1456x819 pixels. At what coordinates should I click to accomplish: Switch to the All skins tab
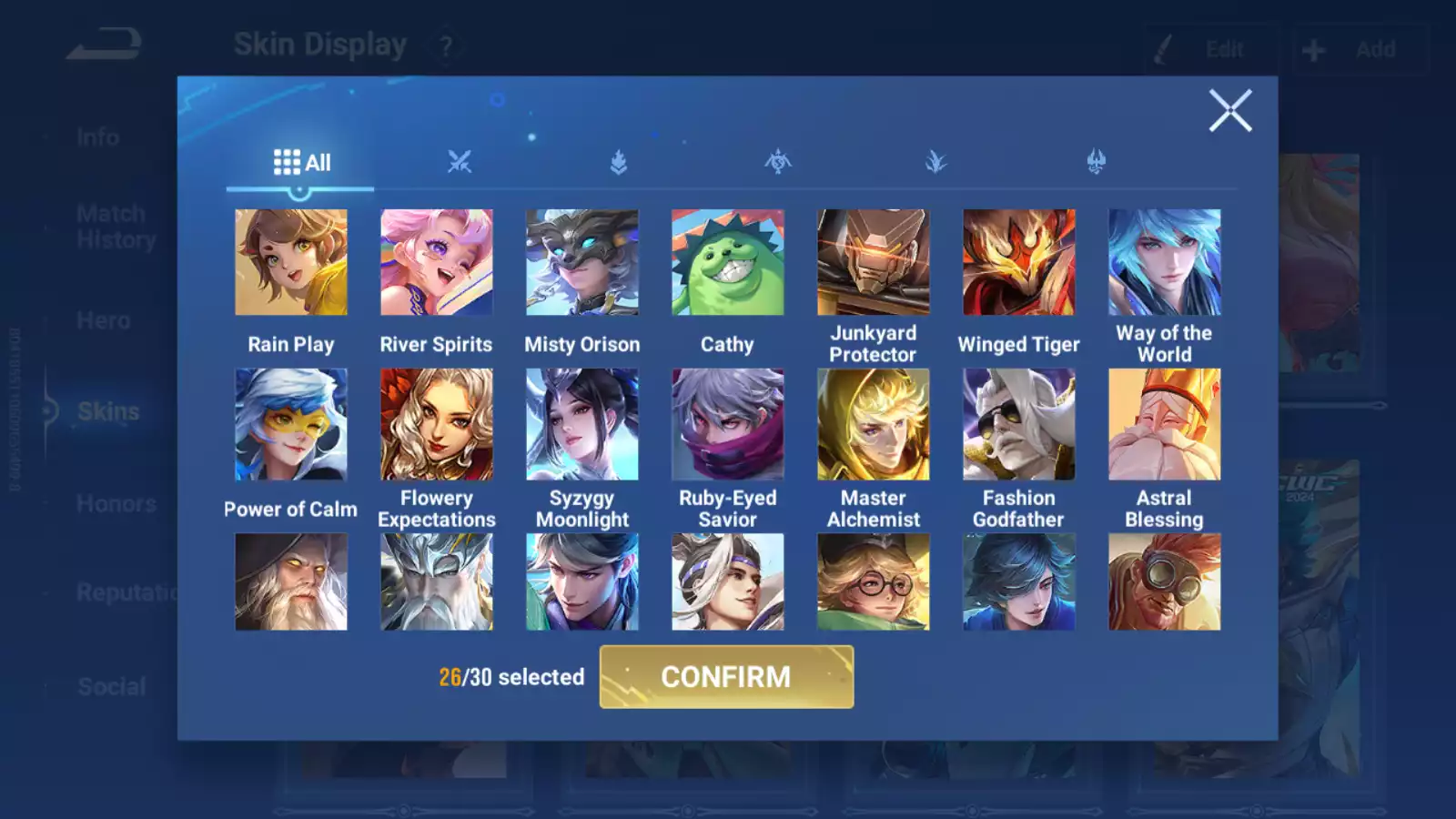pyautogui.click(x=301, y=163)
